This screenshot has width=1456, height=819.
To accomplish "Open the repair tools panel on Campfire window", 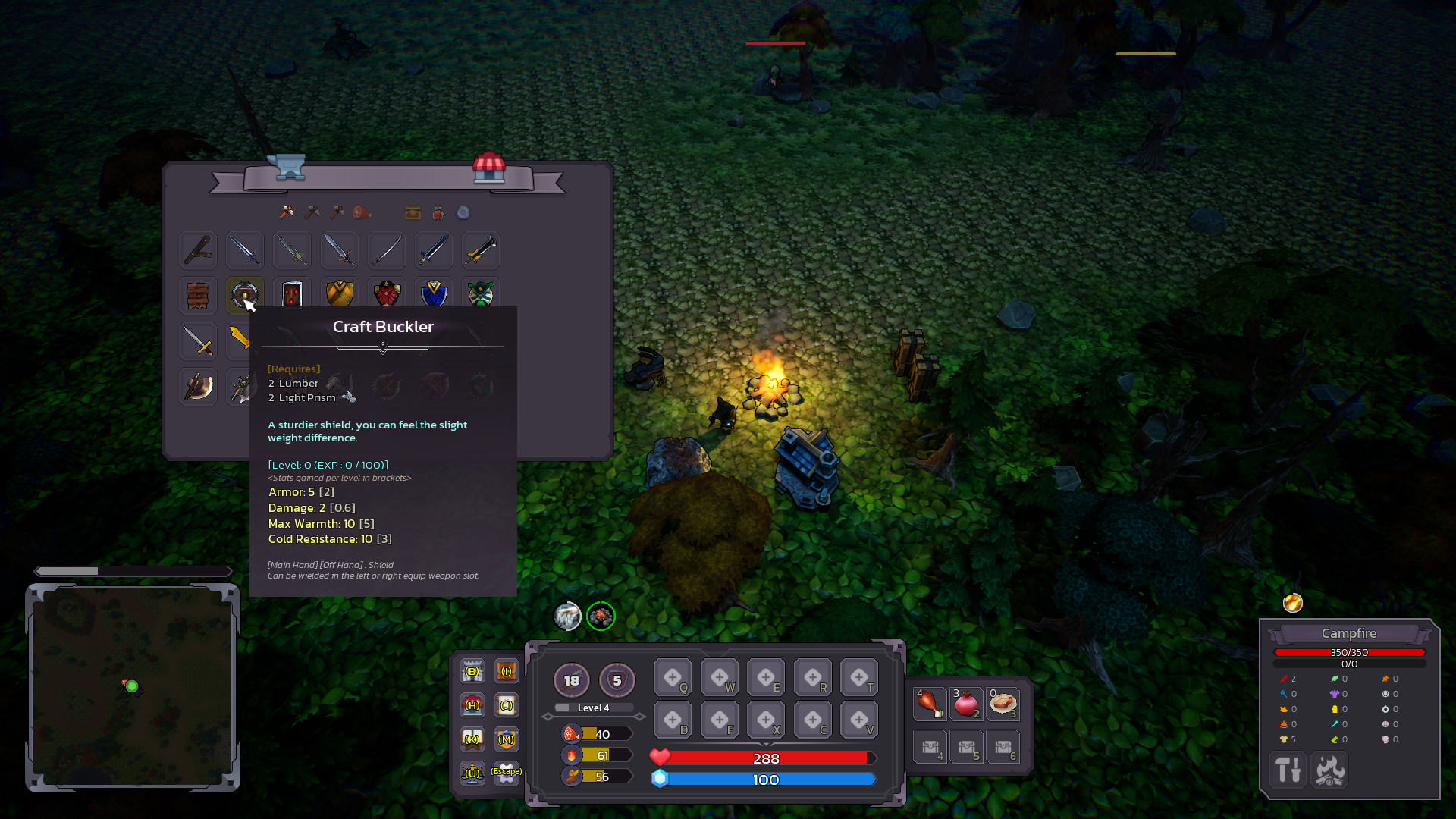I will pyautogui.click(x=1288, y=770).
